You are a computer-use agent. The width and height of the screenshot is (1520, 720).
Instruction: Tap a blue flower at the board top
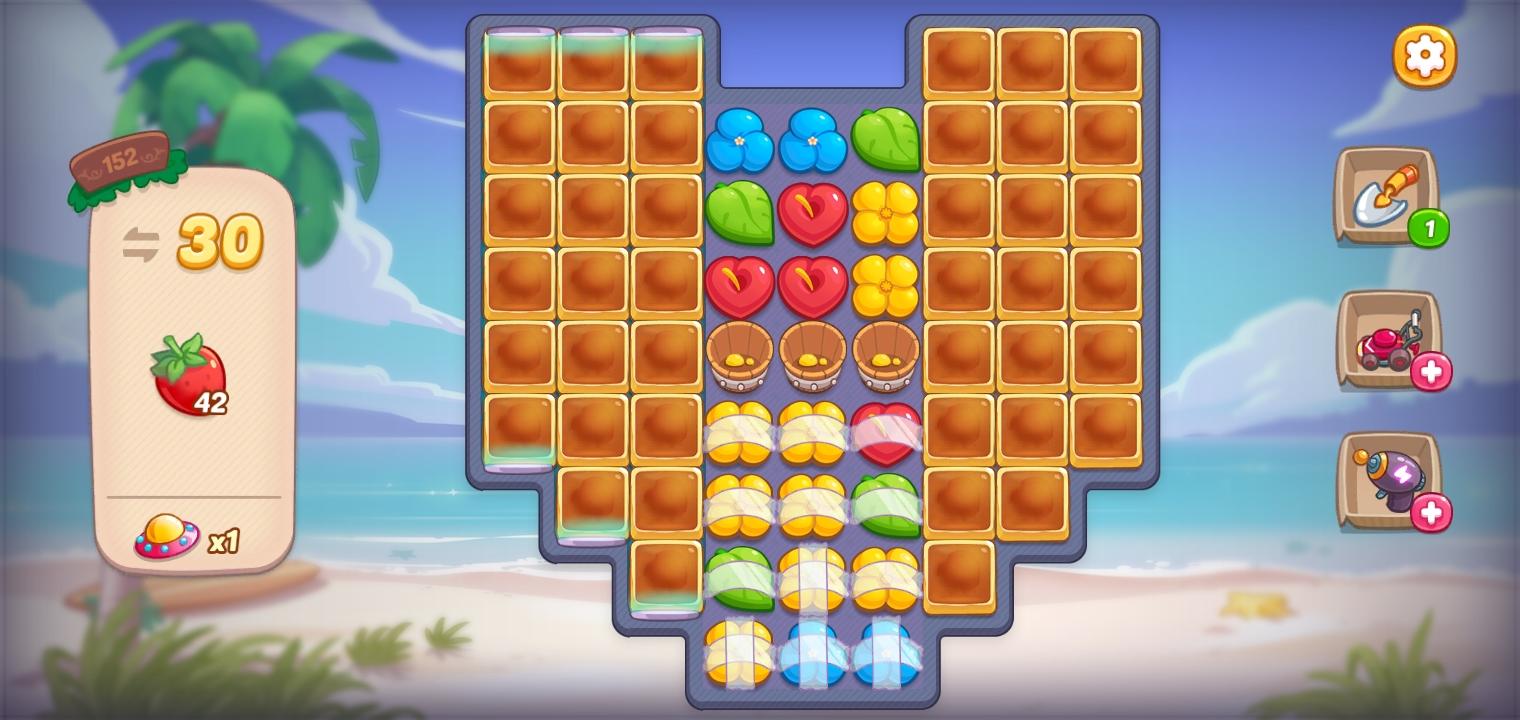coord(741,140)
